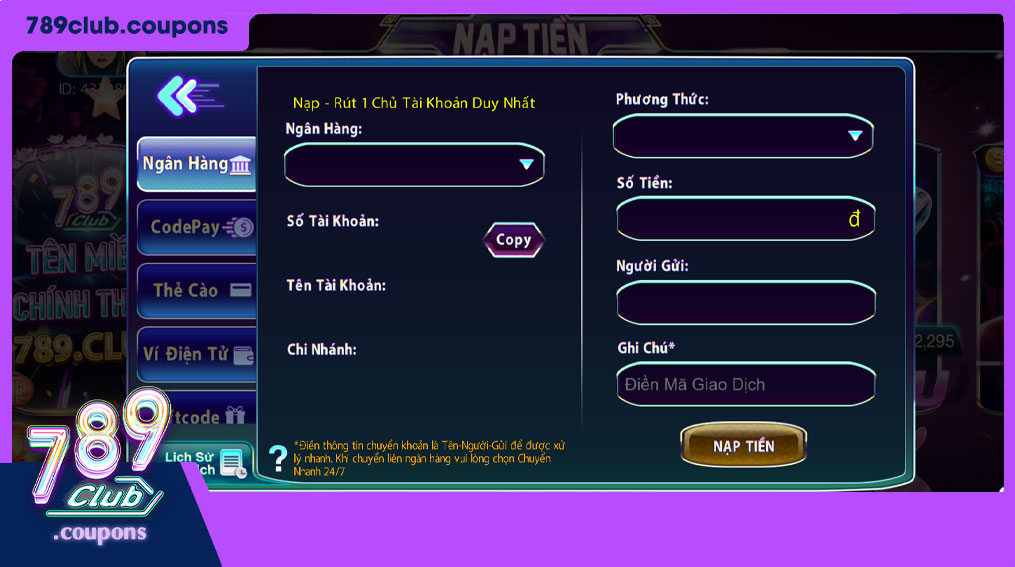Copy the account number
Image resolution: width=1015 pixels, height=567 pixels.
[513, 240]
